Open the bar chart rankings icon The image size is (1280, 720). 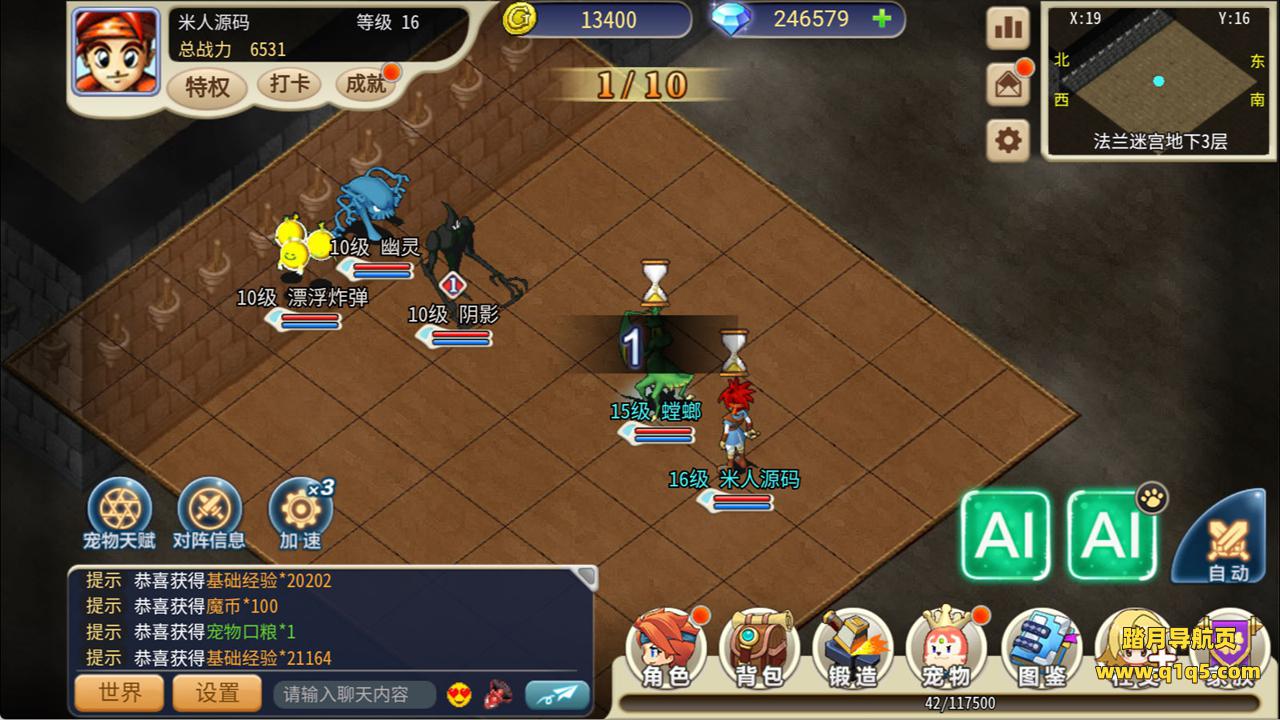coord(1008,29)
